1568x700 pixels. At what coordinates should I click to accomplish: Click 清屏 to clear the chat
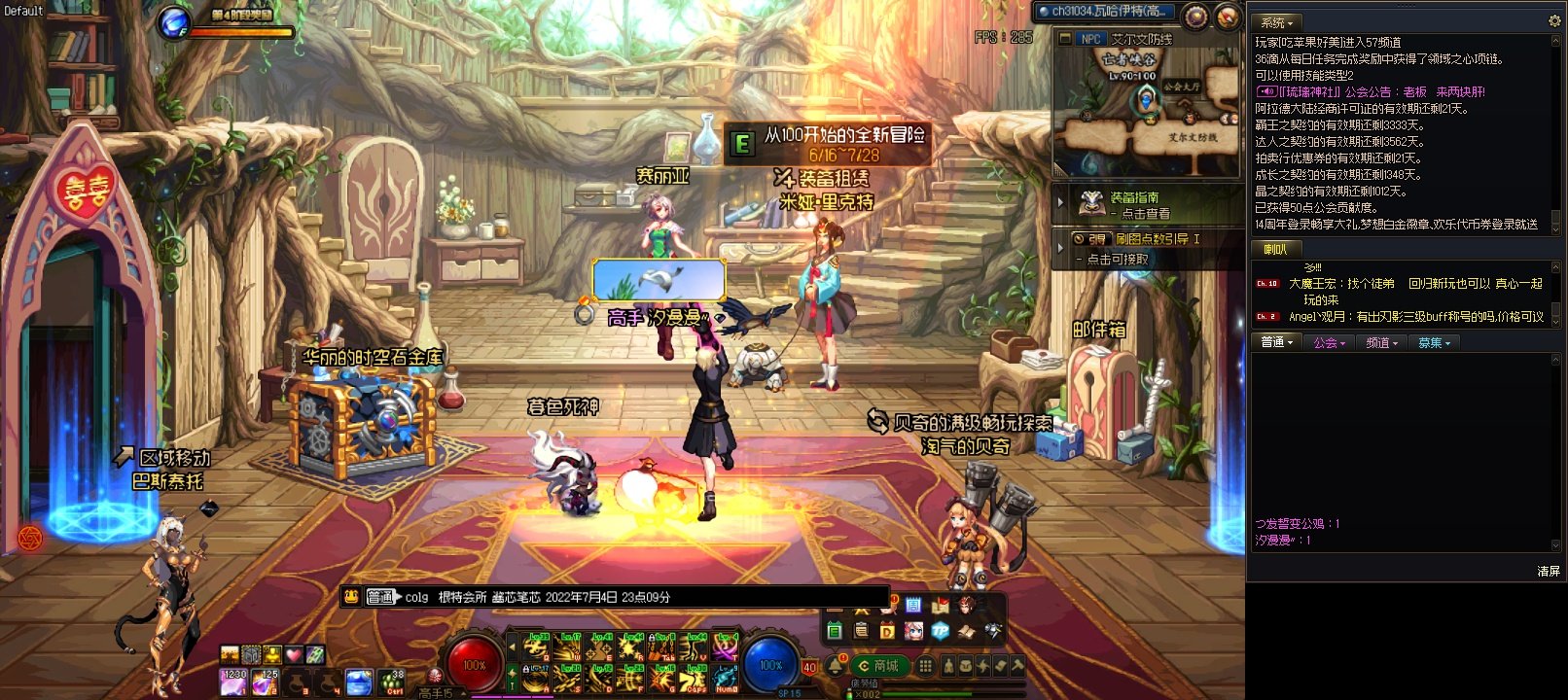coord(1549,571)
